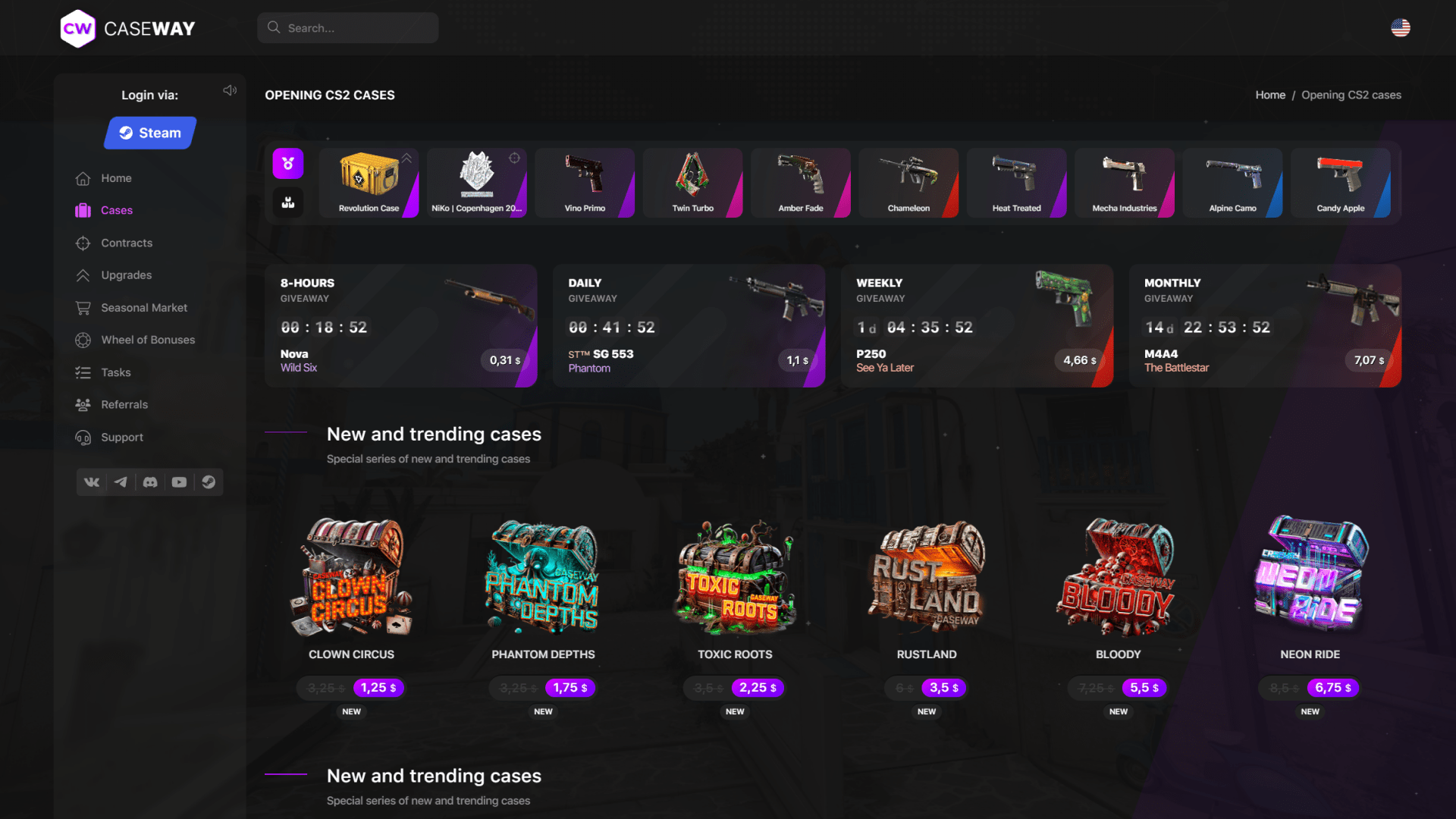Viewport: 1456px width, 819px height.
Task: Choose the Clown Circus case
Action: (x=351, y=584)
